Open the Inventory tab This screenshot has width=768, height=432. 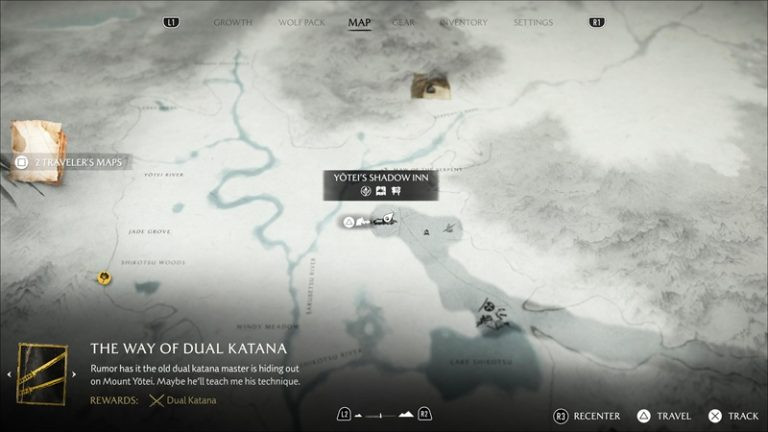coord(464,22)
